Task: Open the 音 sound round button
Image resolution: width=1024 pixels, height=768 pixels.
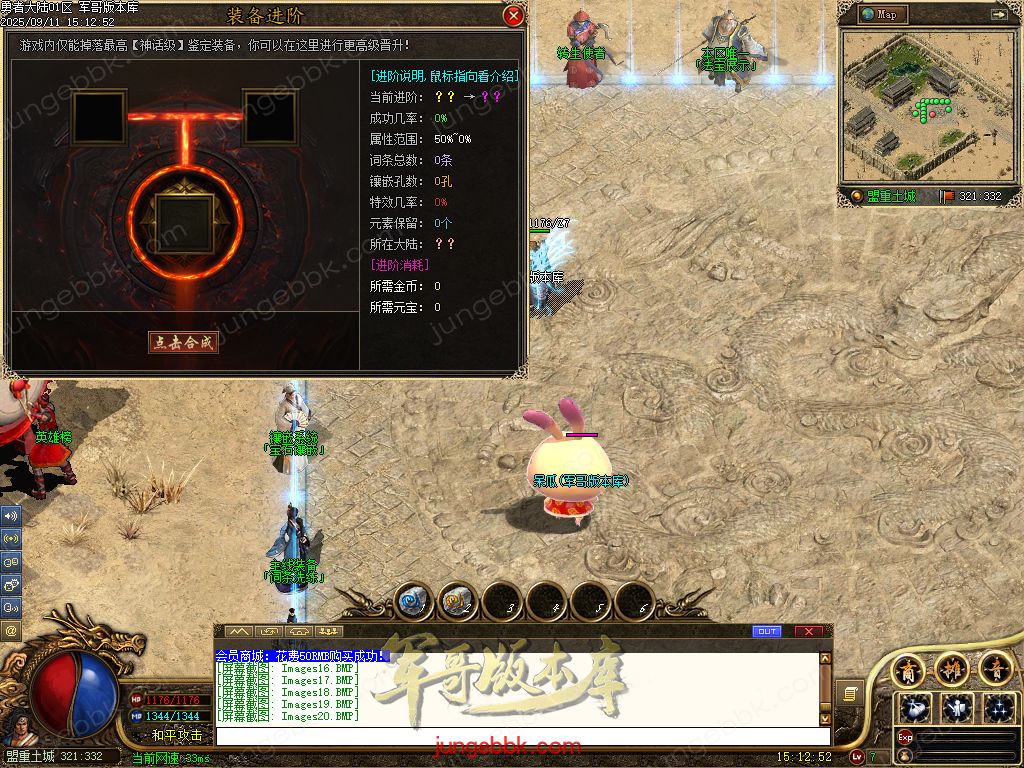Action: 995,669
